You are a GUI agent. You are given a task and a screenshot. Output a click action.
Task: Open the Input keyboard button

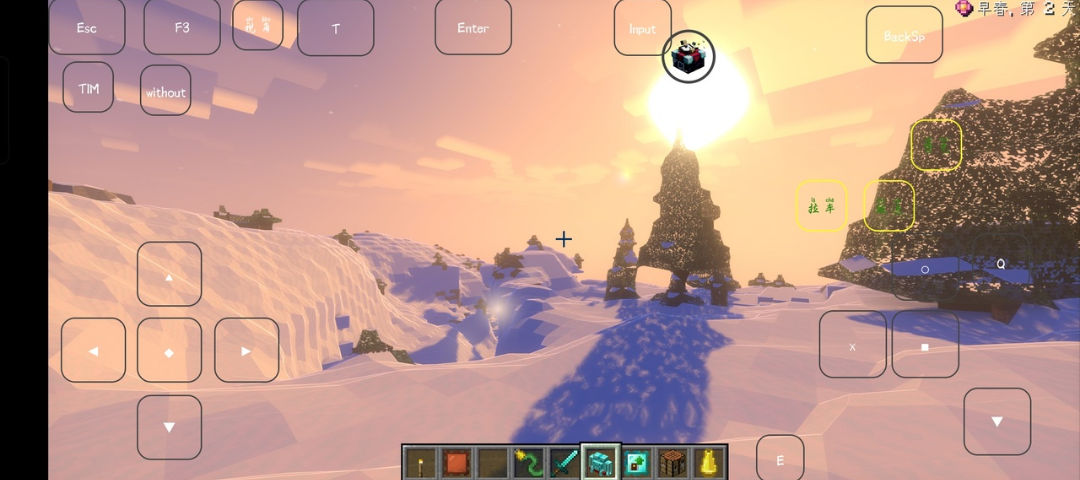642,28
